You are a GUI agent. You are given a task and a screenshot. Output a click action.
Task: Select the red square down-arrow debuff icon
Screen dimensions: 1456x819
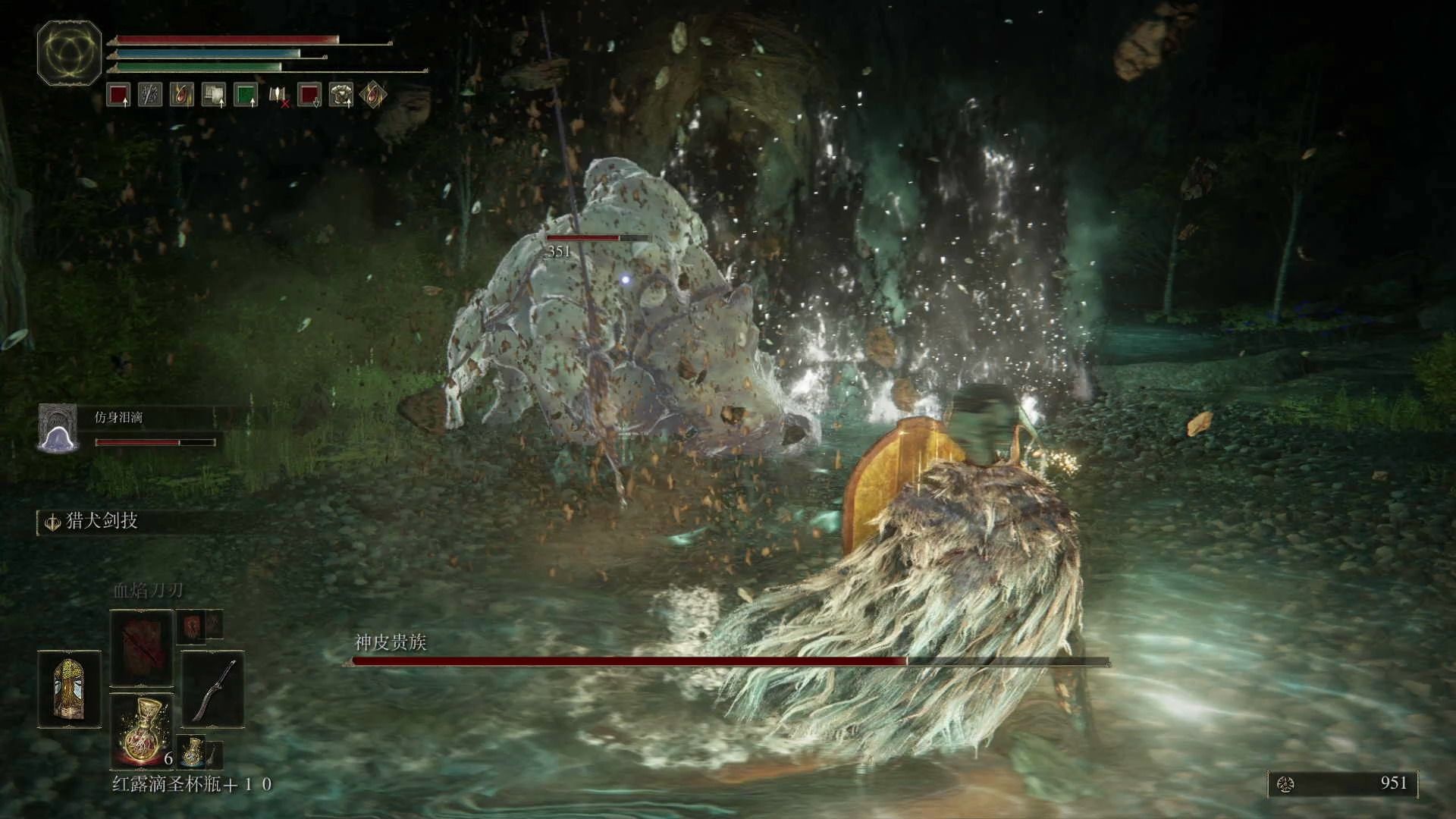tap(309, 96)
